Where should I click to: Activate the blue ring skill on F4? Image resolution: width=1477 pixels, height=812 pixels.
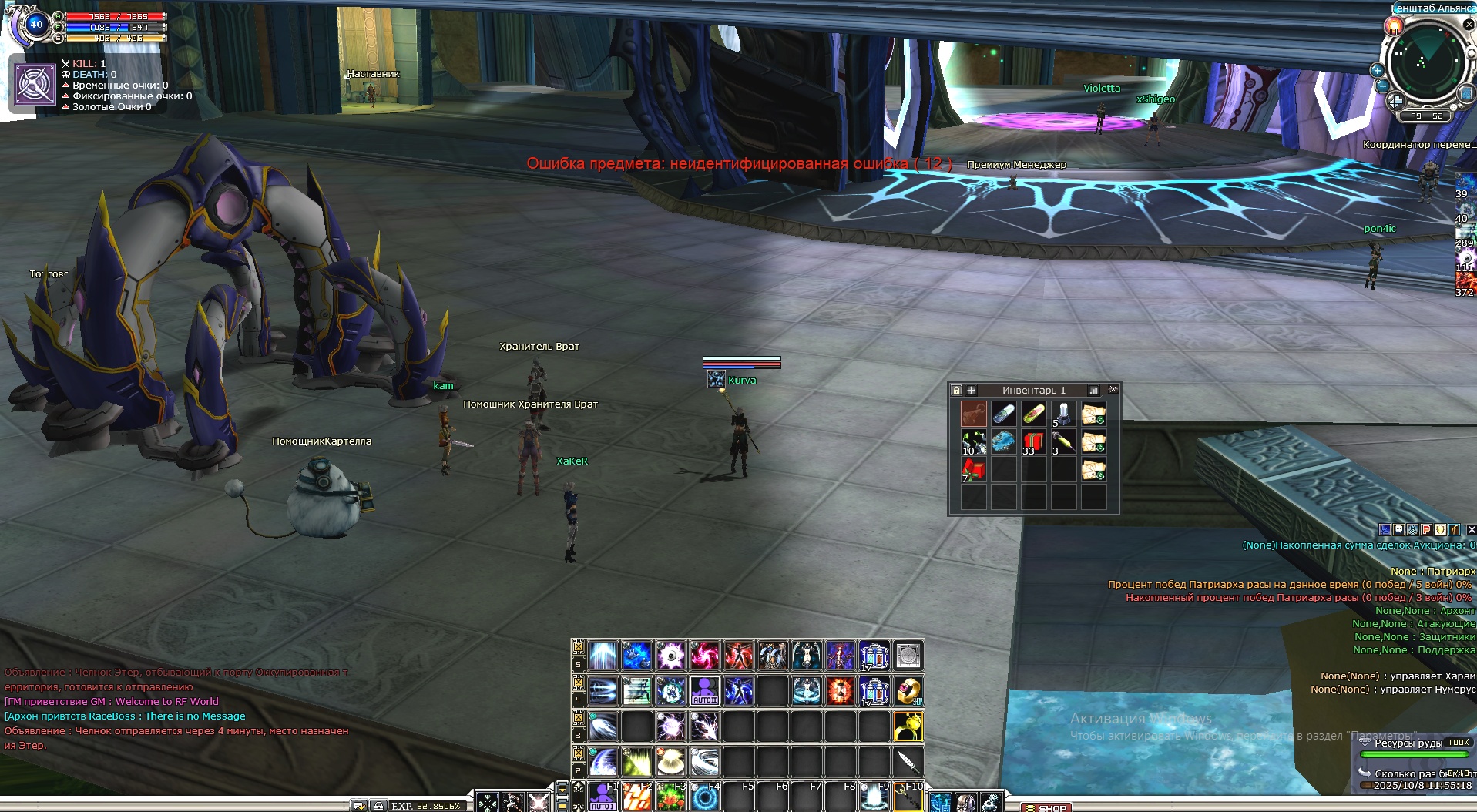pyautogui.click(x=704, y=797)
